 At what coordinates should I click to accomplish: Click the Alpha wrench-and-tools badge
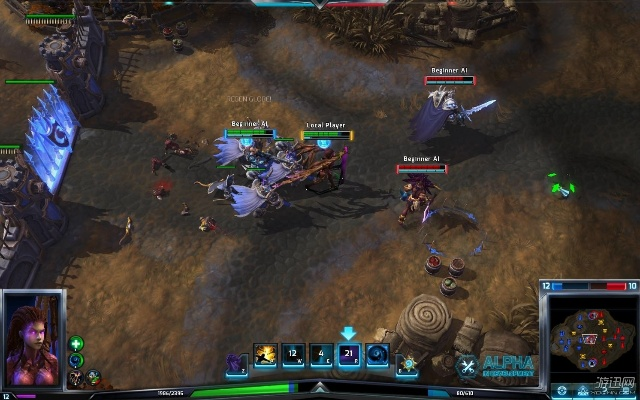click(467, 366)
